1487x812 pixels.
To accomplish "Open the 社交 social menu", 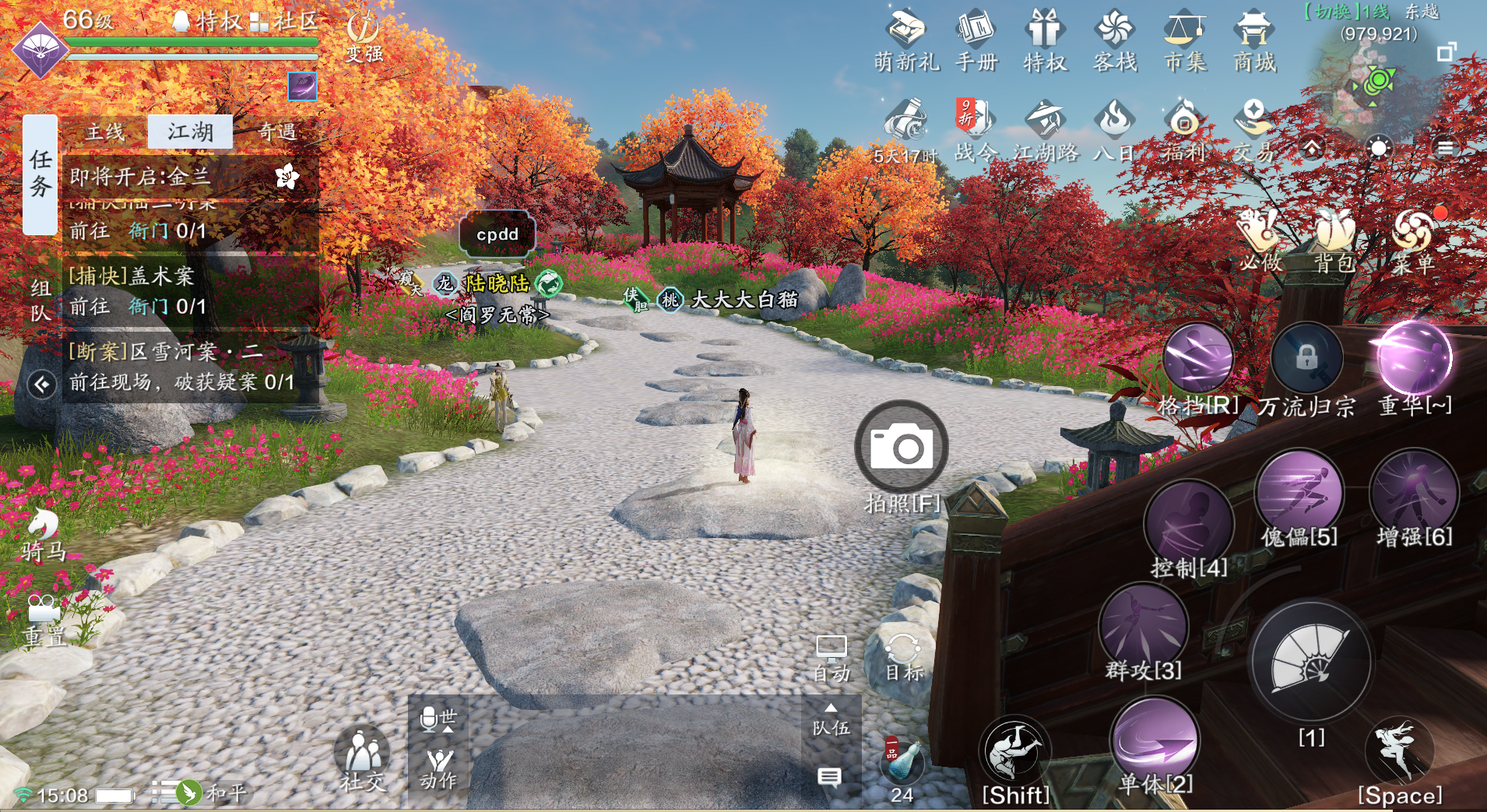I will (362, 755).
